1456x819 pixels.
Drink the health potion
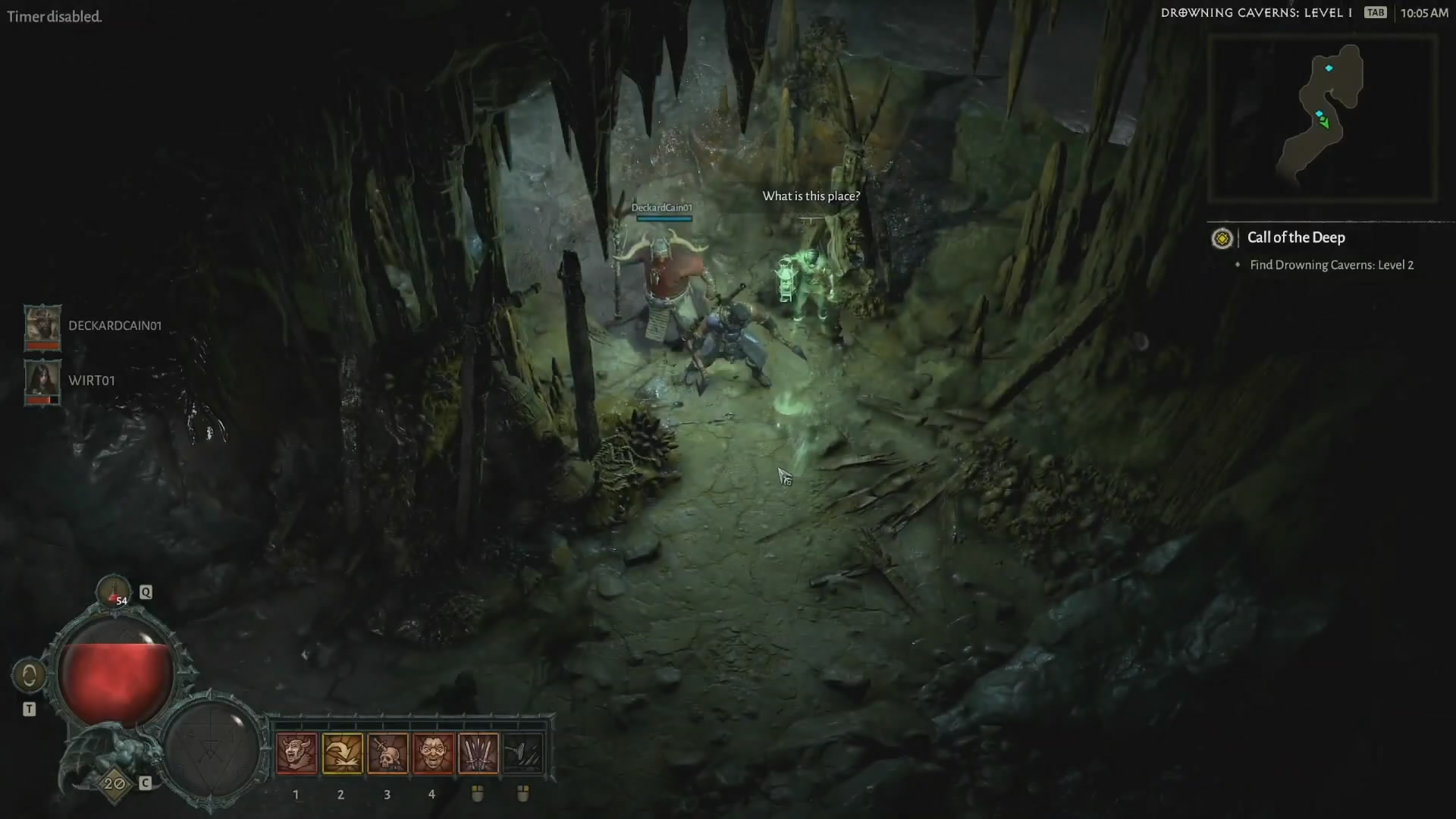point(115,592)
